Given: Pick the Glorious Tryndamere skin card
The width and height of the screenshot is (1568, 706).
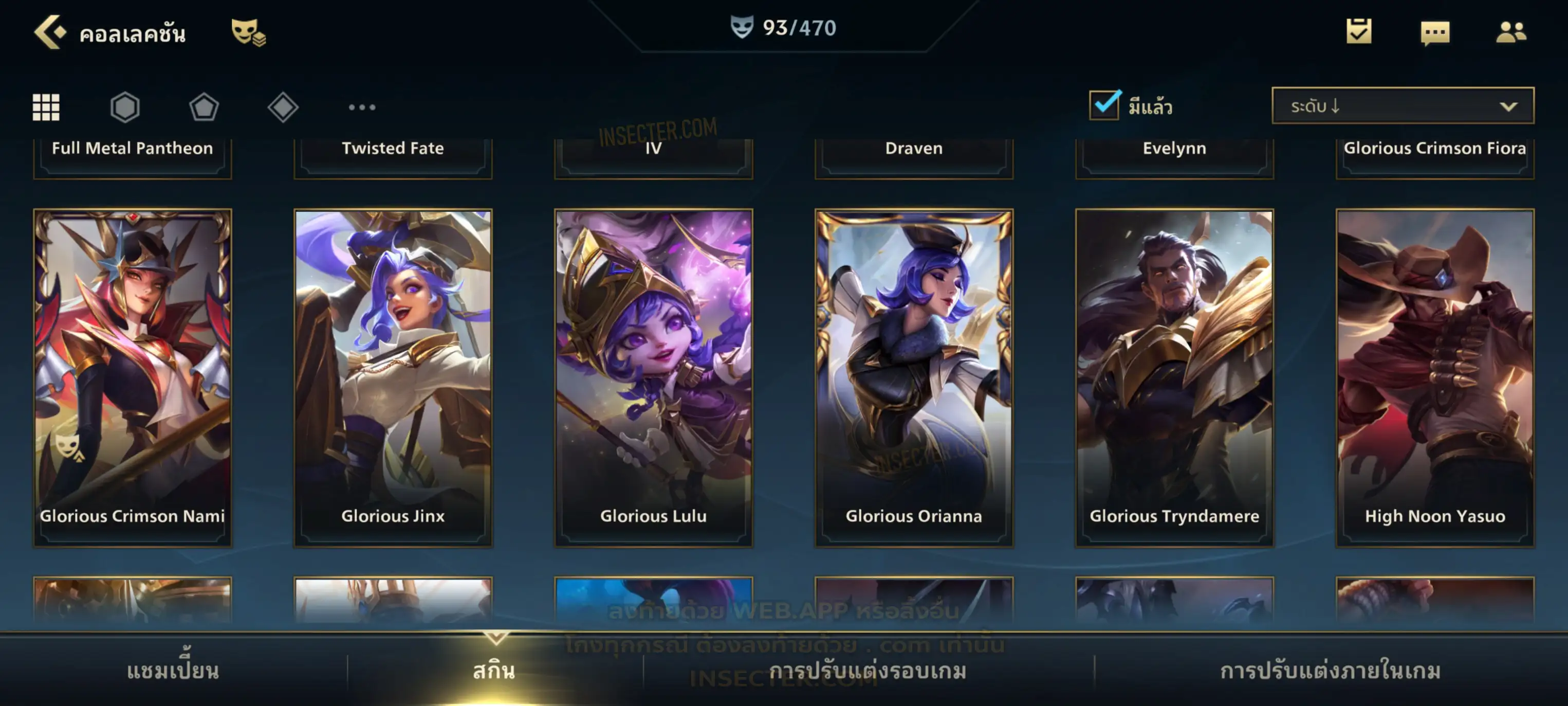Looking at the screenshot, I should (x=1175, y=377).
